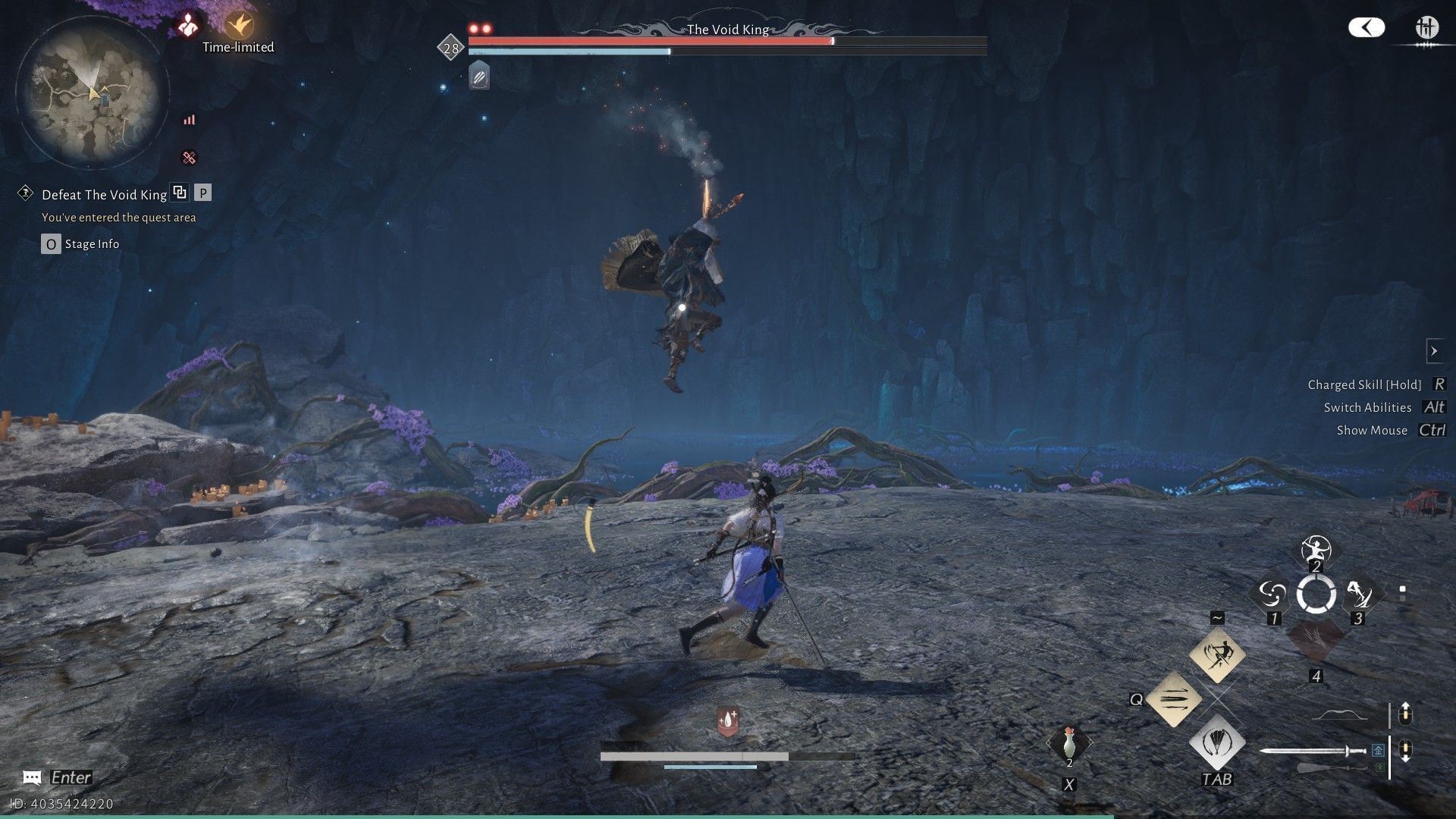Select the Defeat The Void King quest tracker
The image size is (1456, 819).
(x=104, y=195)
